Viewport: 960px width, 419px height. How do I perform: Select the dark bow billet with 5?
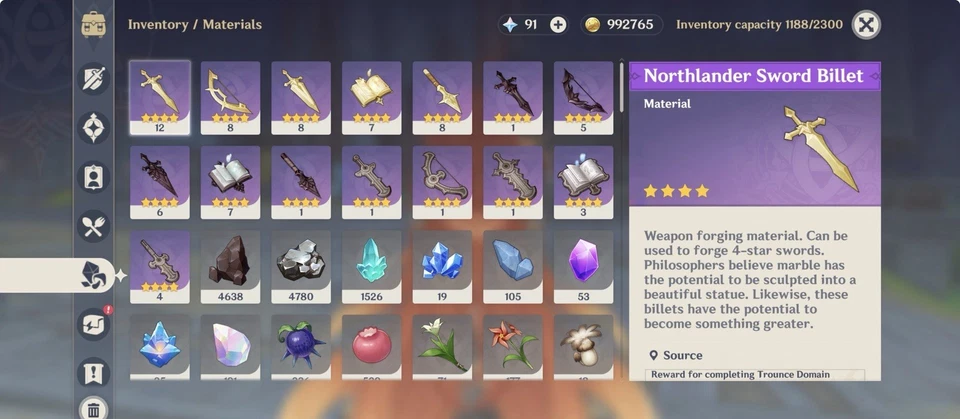(584, 96)
